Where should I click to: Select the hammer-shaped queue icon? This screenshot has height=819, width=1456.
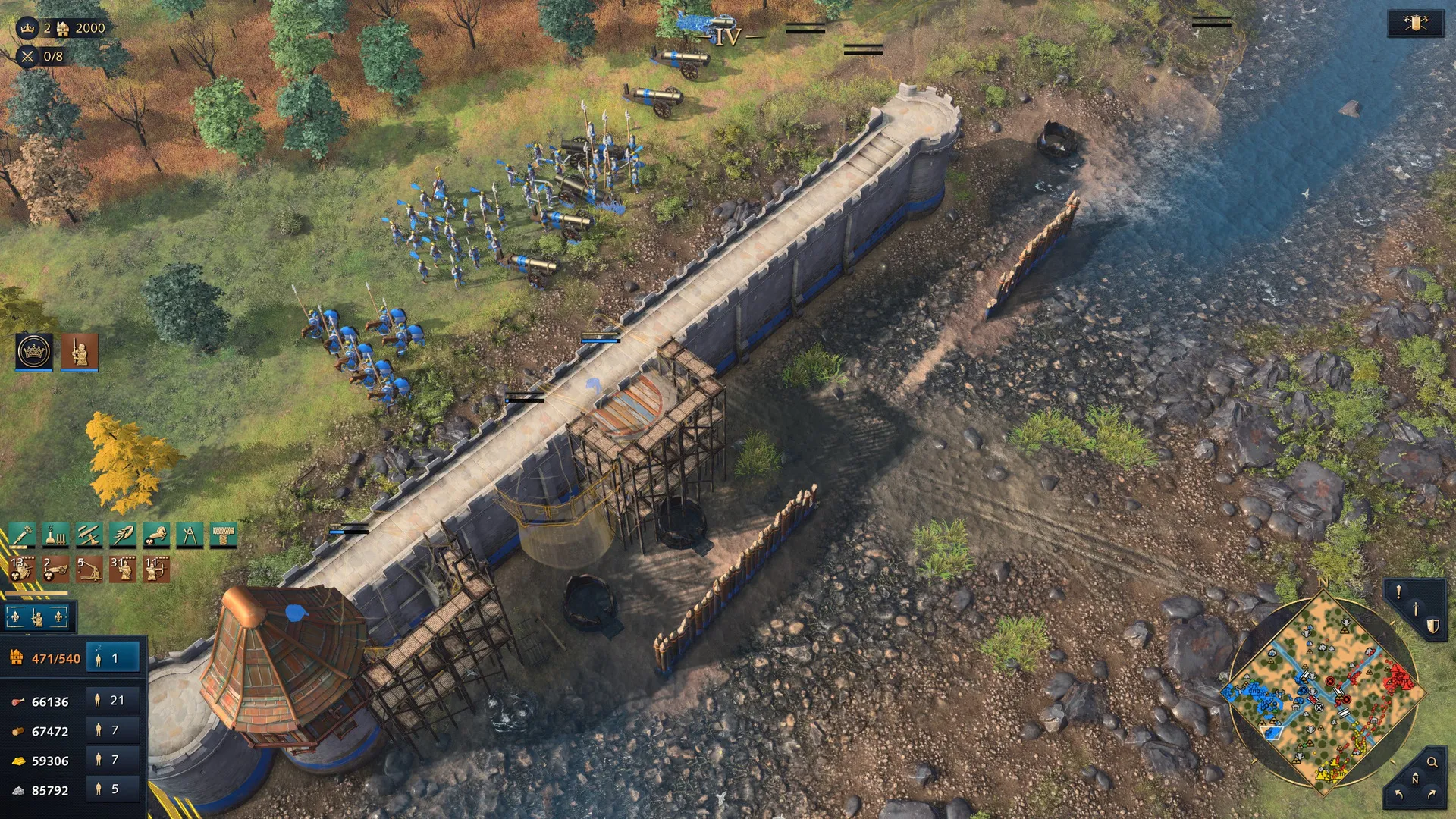click(223, 535)
